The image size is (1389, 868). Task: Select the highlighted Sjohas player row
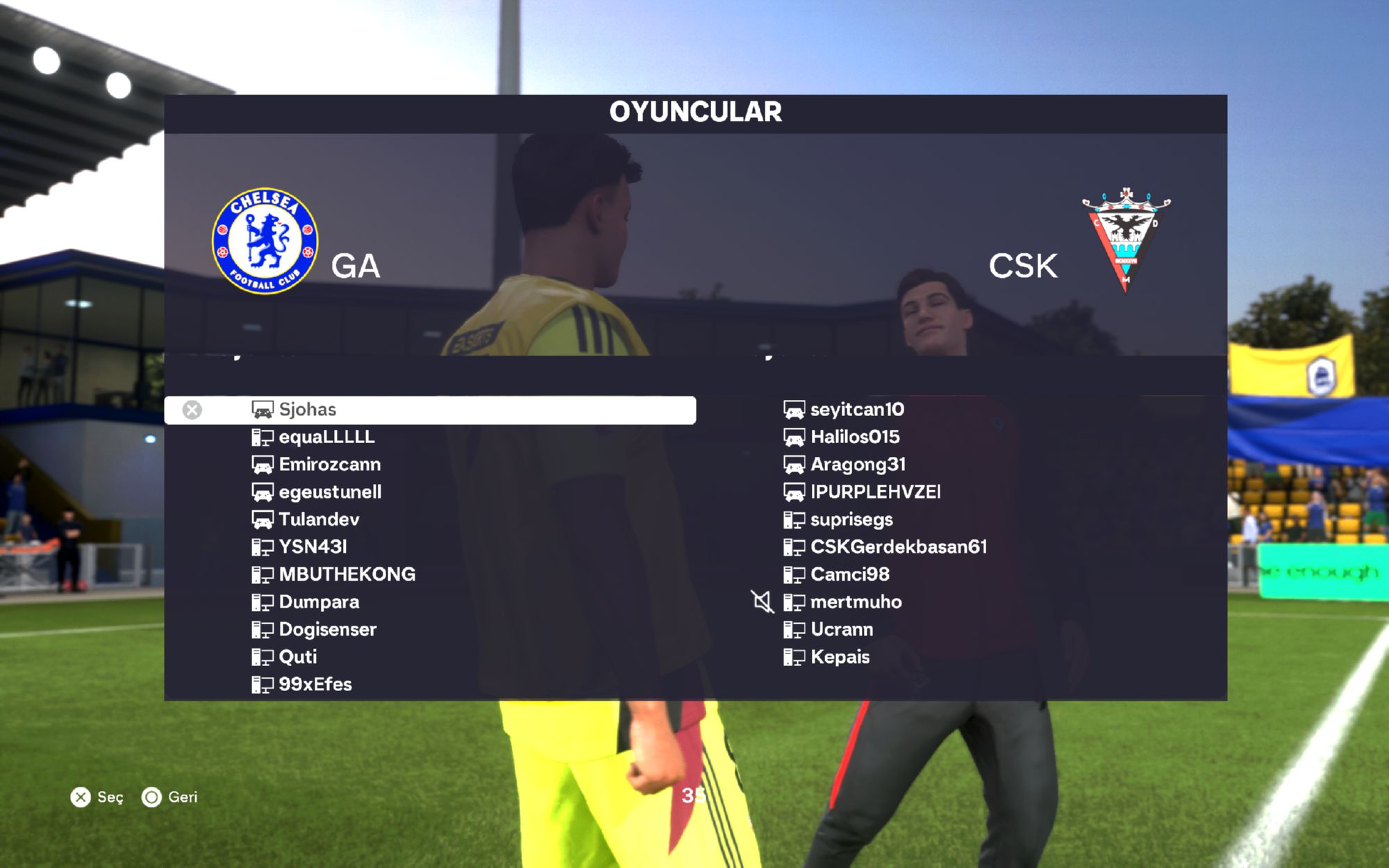pos(429,410)
